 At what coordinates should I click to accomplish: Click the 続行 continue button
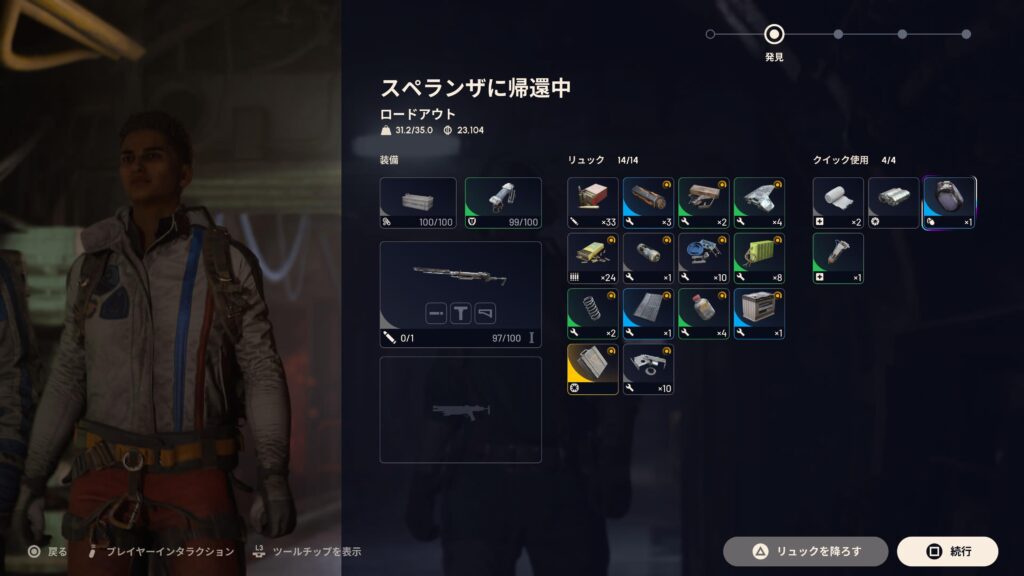click(947, 551)
